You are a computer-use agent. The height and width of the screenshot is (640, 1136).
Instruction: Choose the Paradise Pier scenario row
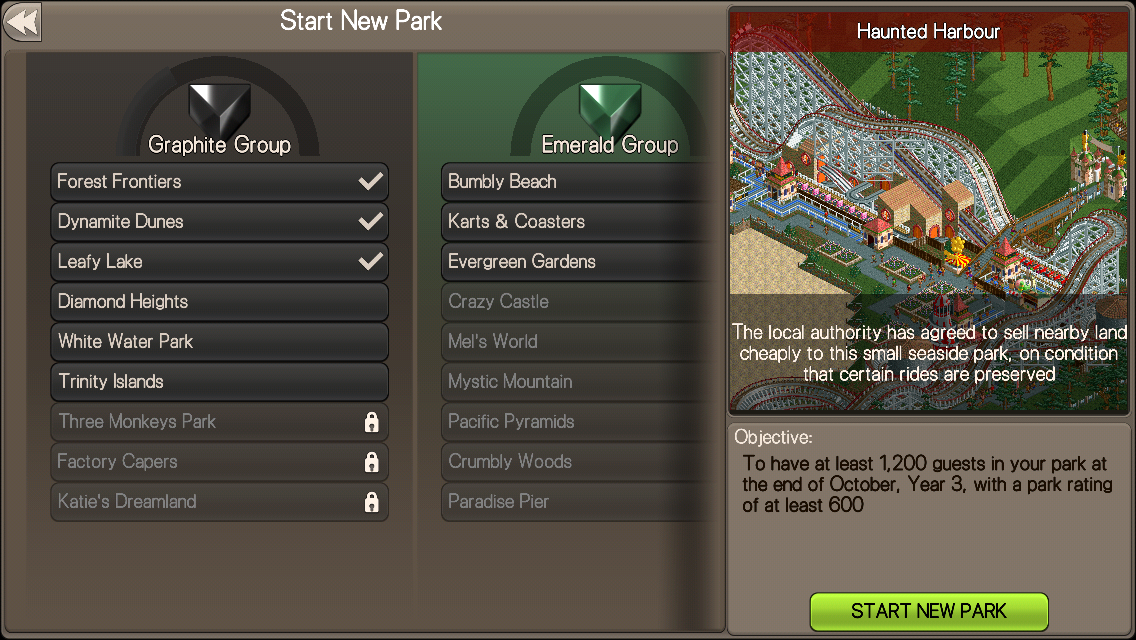(x=580, y=502)
